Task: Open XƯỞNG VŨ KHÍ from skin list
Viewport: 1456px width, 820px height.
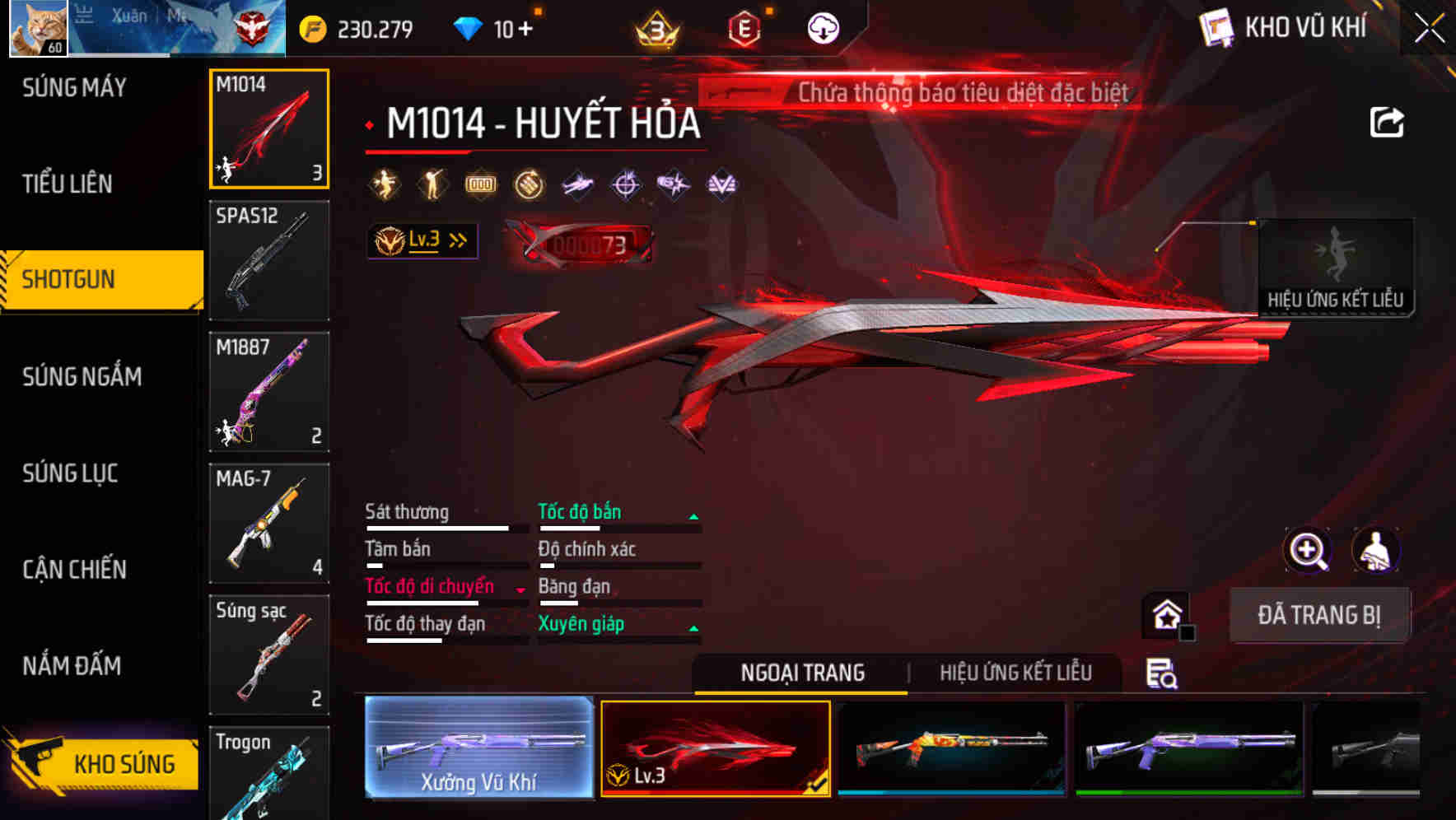Action: 478,747
